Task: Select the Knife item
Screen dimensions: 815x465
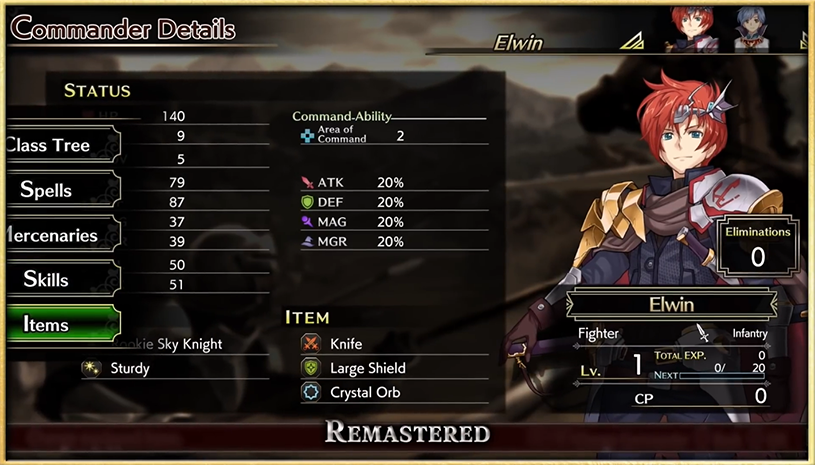Action: (x=345, y=343)
